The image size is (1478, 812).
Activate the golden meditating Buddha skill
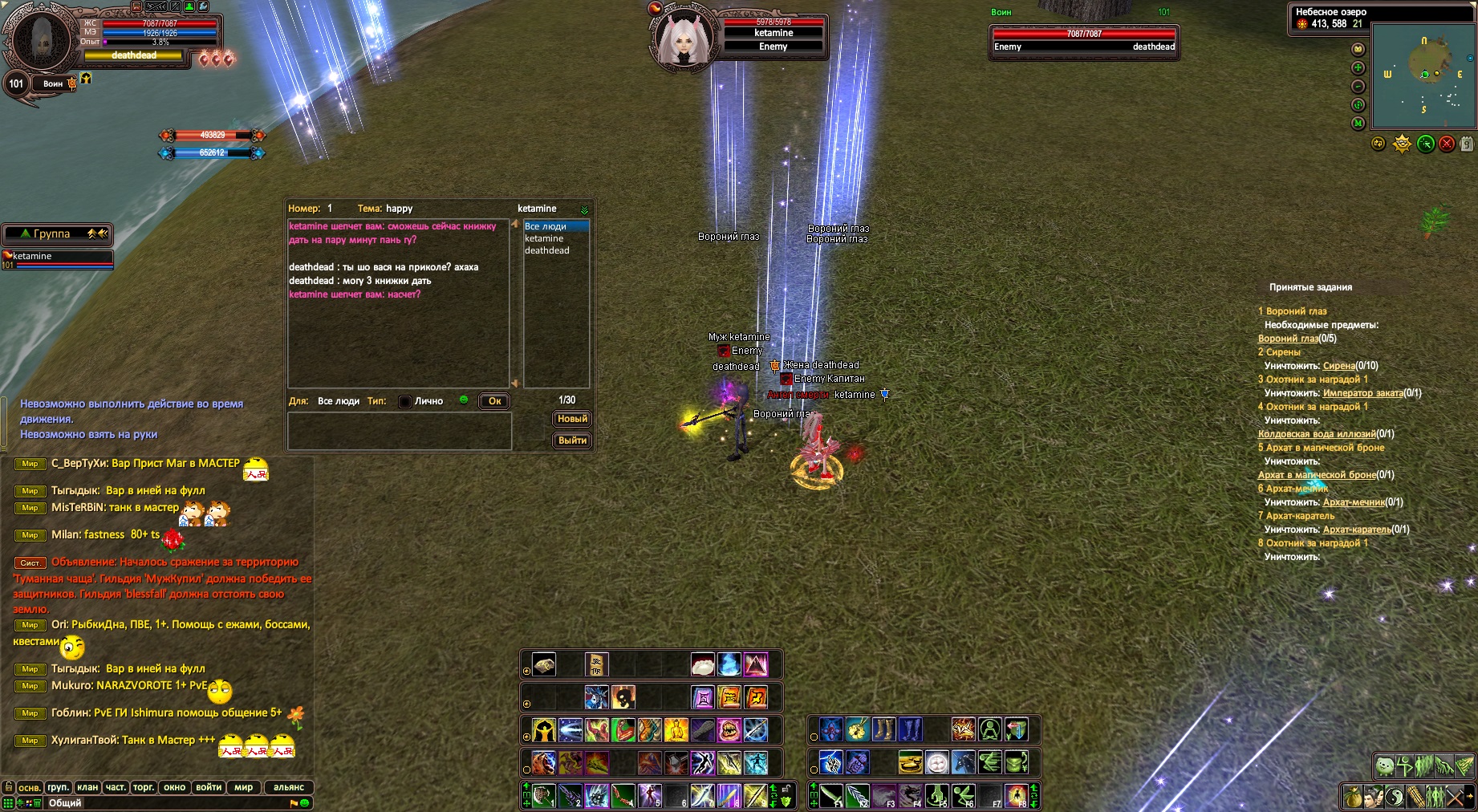(x=676, y=730)
